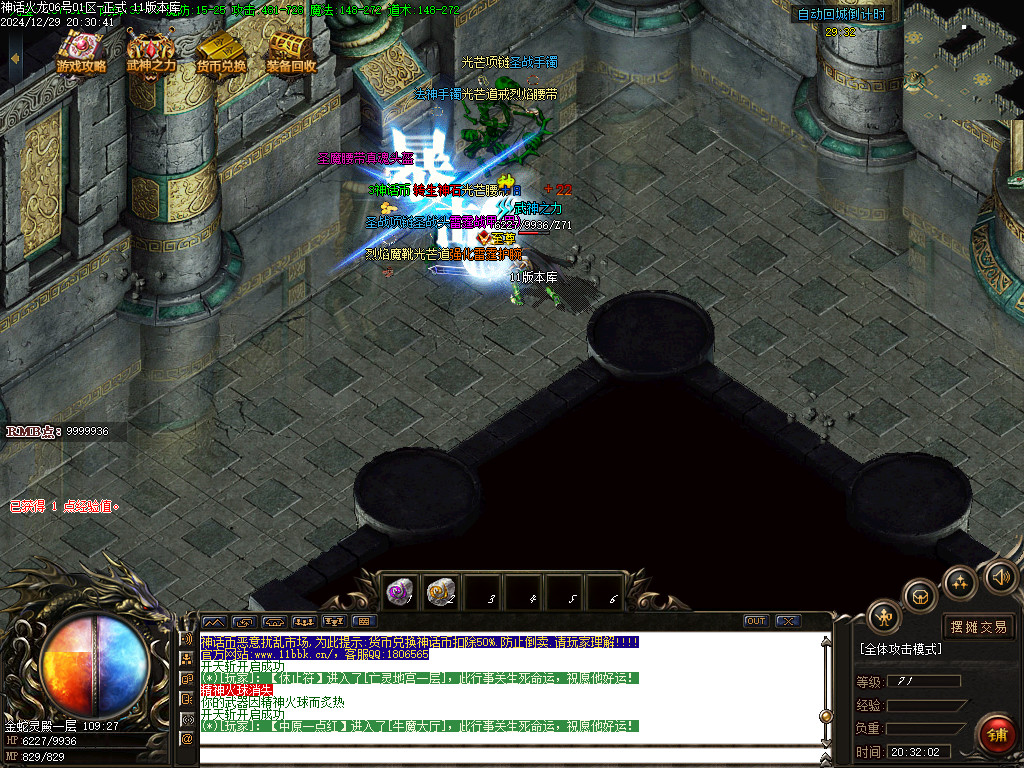
Task: Use the golden scroll in hotbar slot 2
Action: tap(441, 592)
